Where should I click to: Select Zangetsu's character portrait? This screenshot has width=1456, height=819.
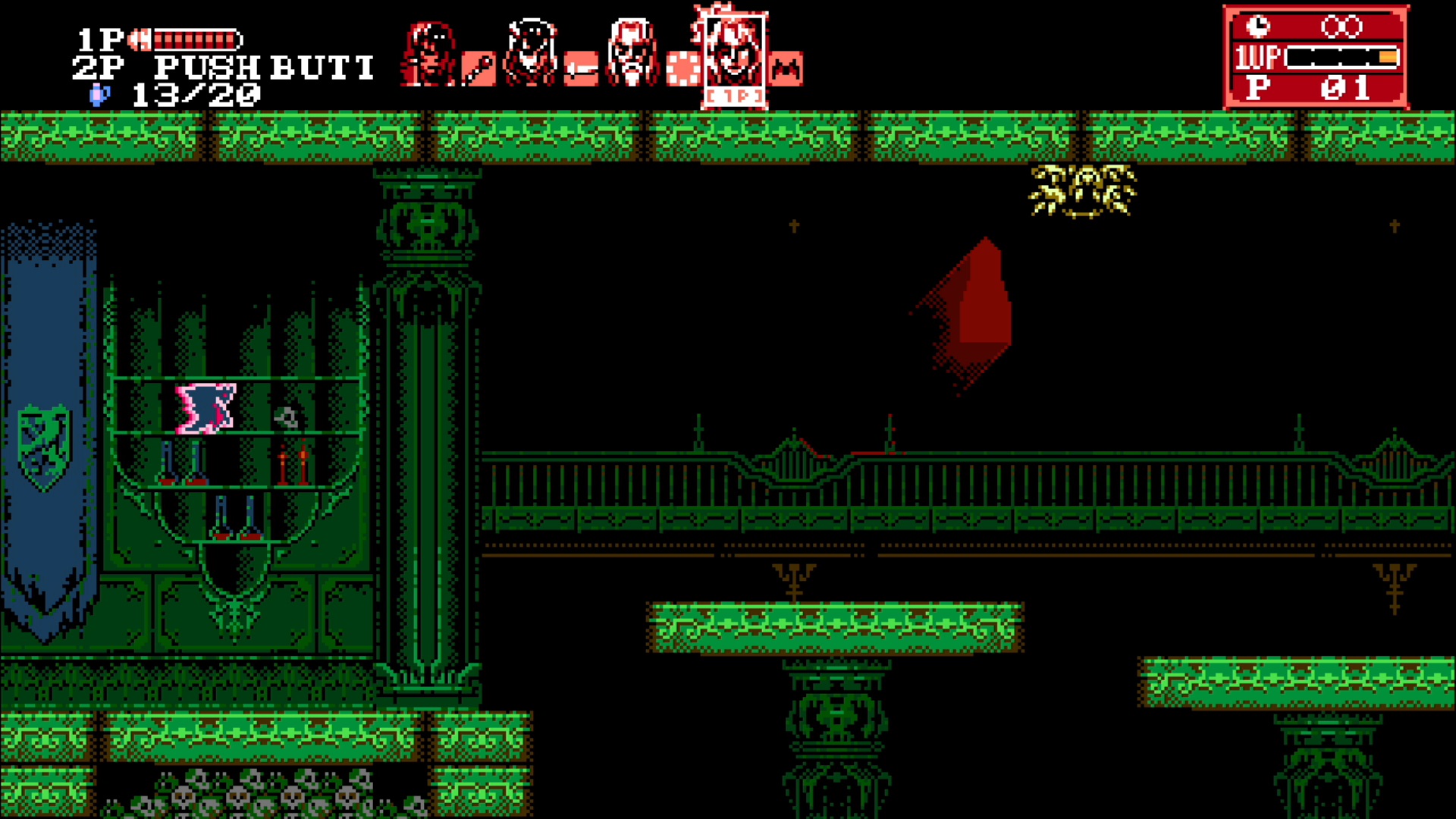point(430,54)
